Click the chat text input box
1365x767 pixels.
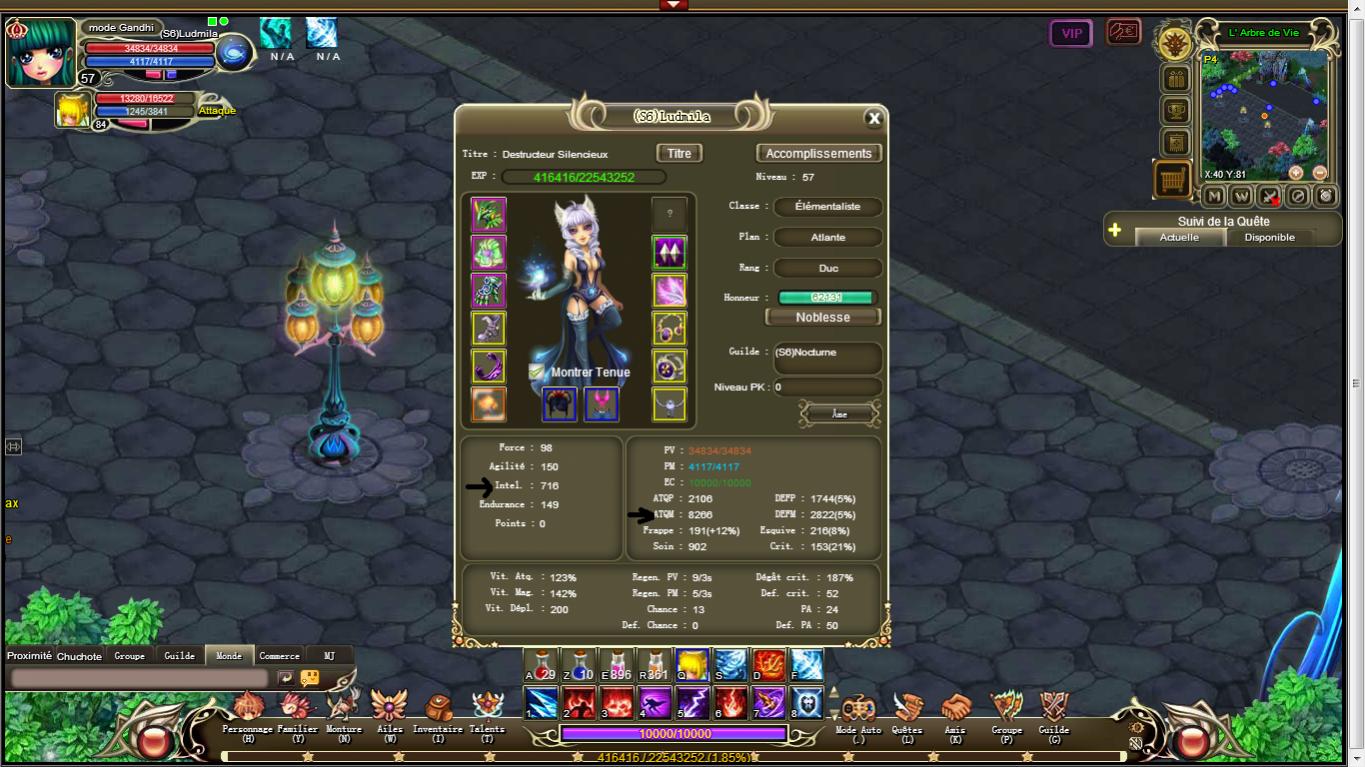pos(139,678)
